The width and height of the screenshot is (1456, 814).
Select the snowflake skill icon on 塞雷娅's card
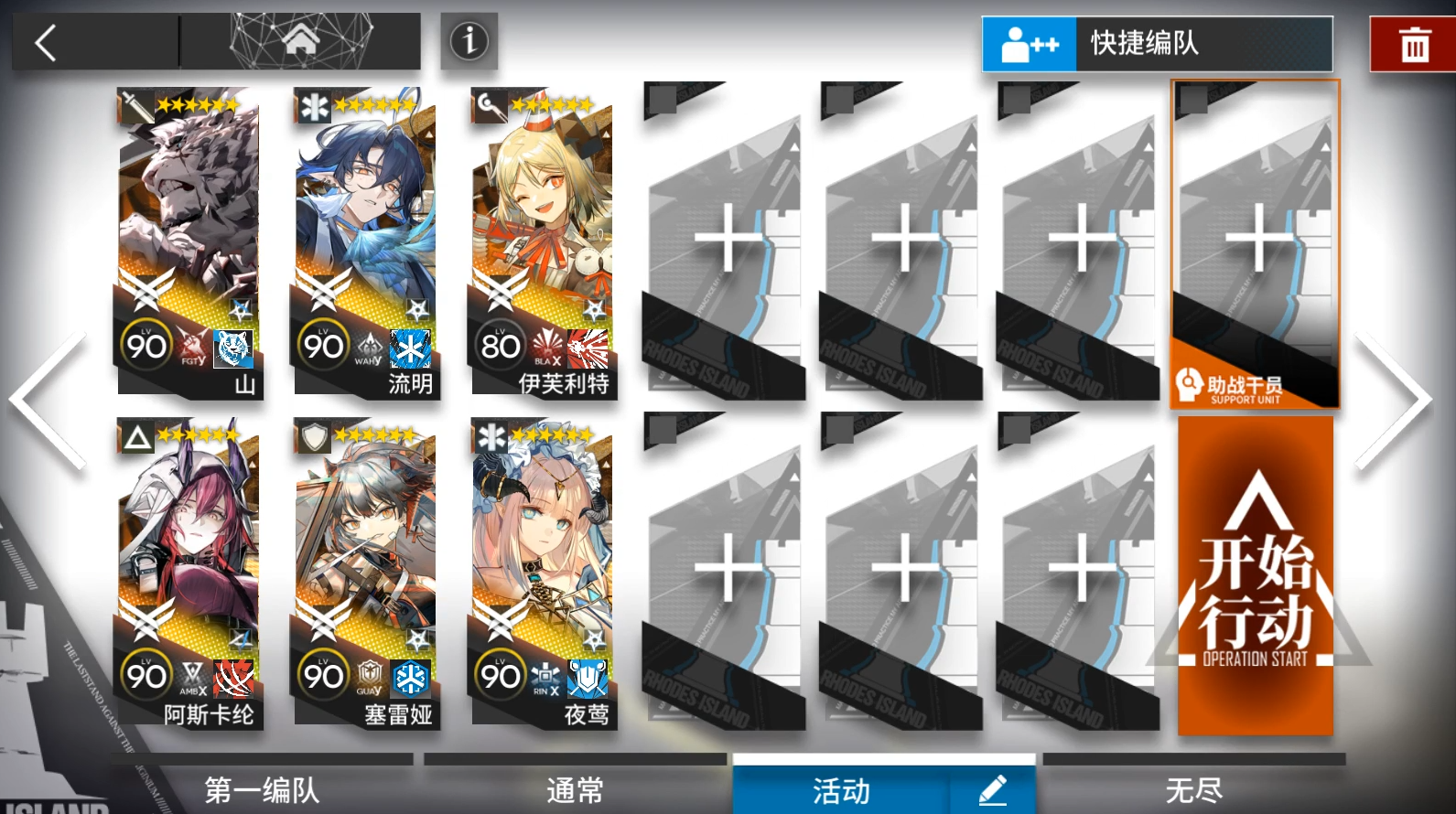[x=409, y=677]
